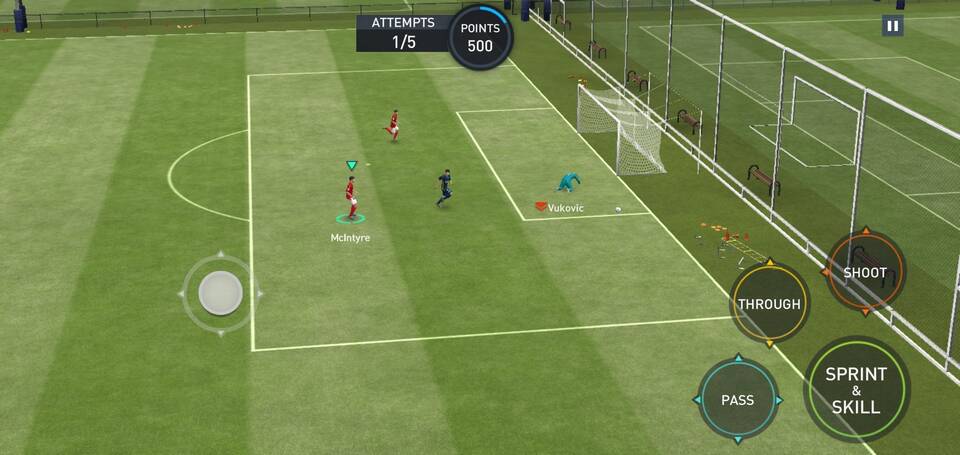
Task: Touch the virtual joystick knob
Action: tap(220, 293)
